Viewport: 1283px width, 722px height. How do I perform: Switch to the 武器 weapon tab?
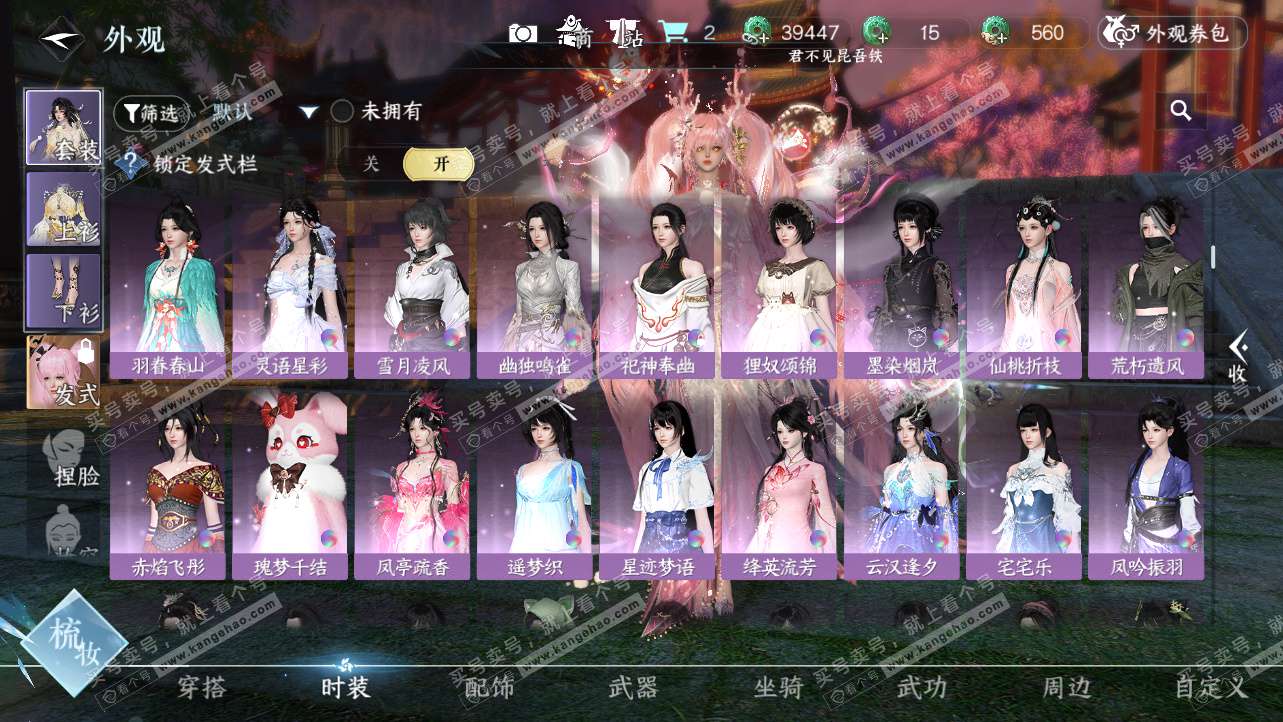click(x=633, y=687)
